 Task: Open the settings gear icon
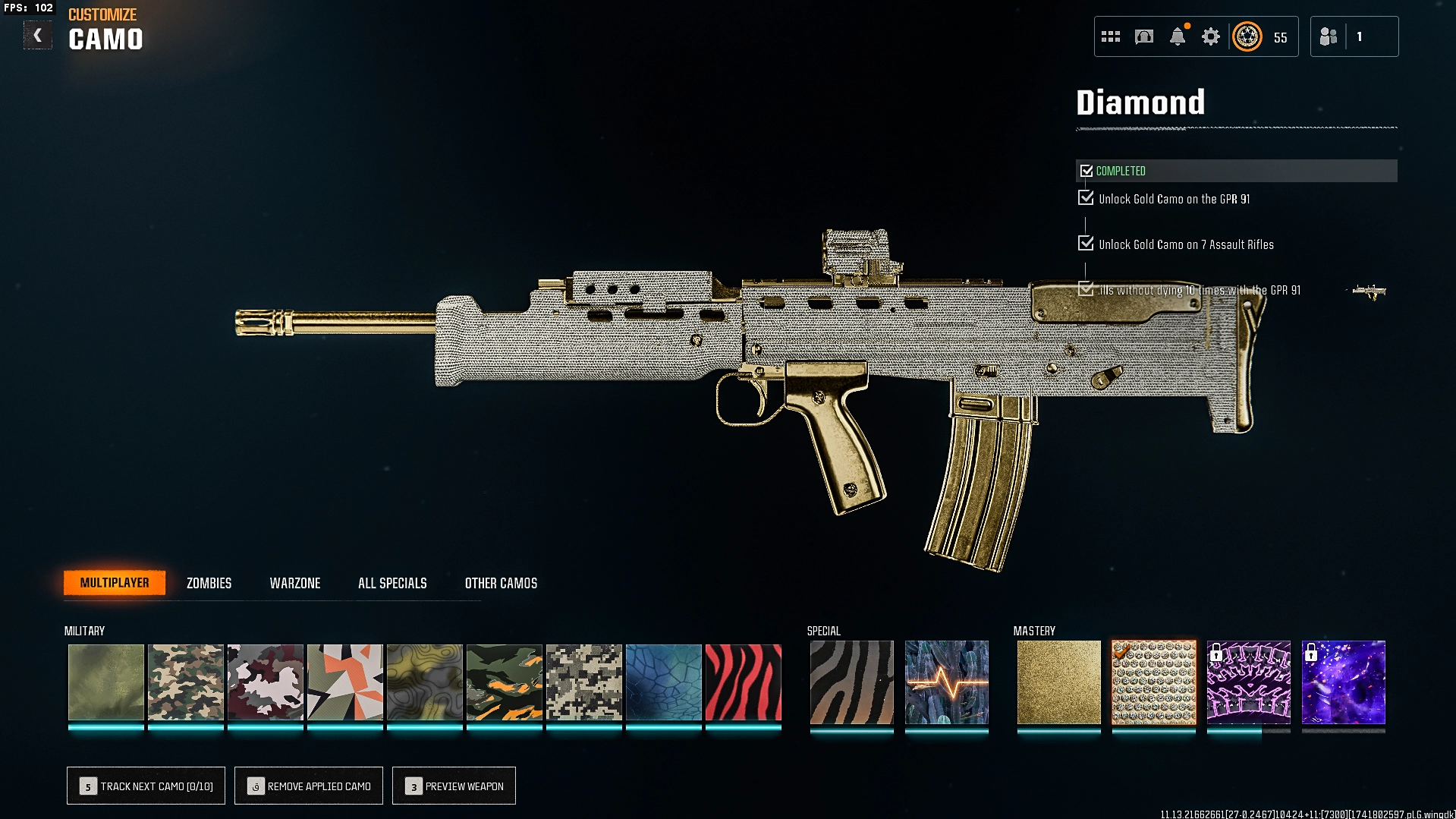tap(1210, 36)
